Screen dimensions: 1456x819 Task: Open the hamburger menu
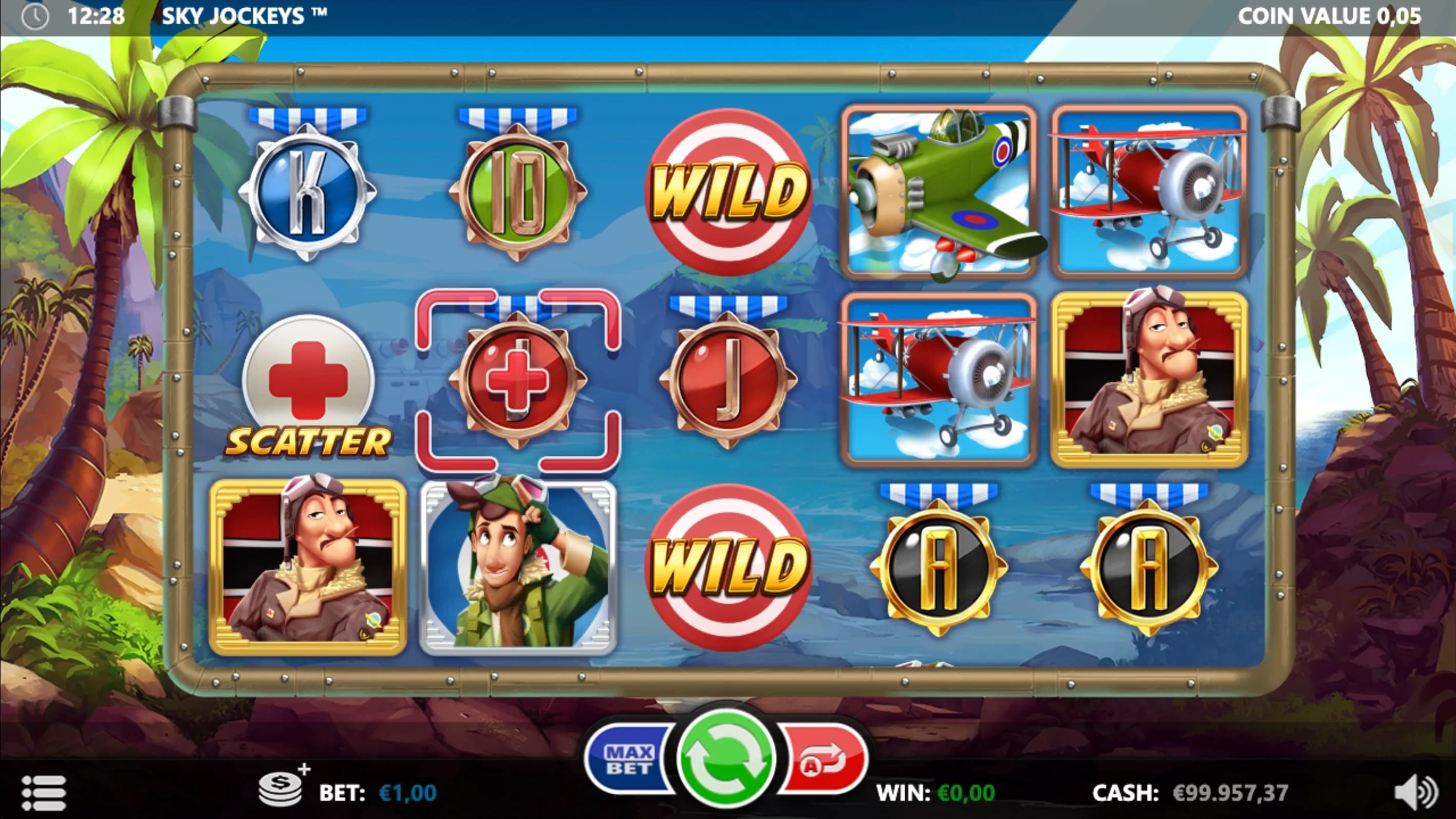[x=44, y=792]
